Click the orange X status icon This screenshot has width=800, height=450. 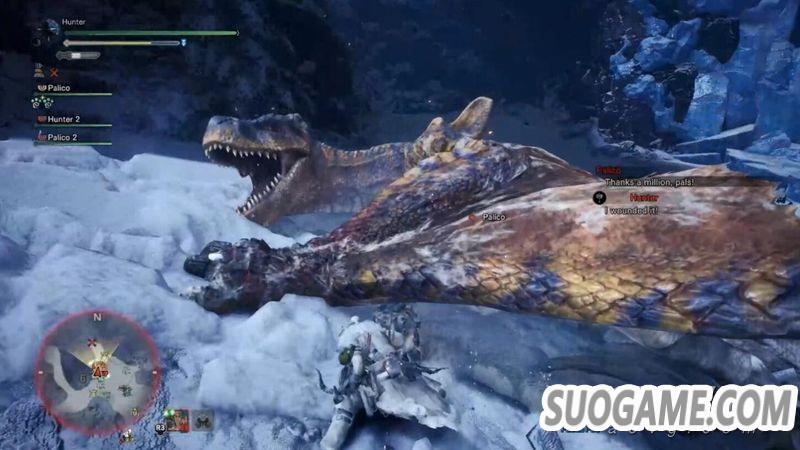(x=54, y=72)
